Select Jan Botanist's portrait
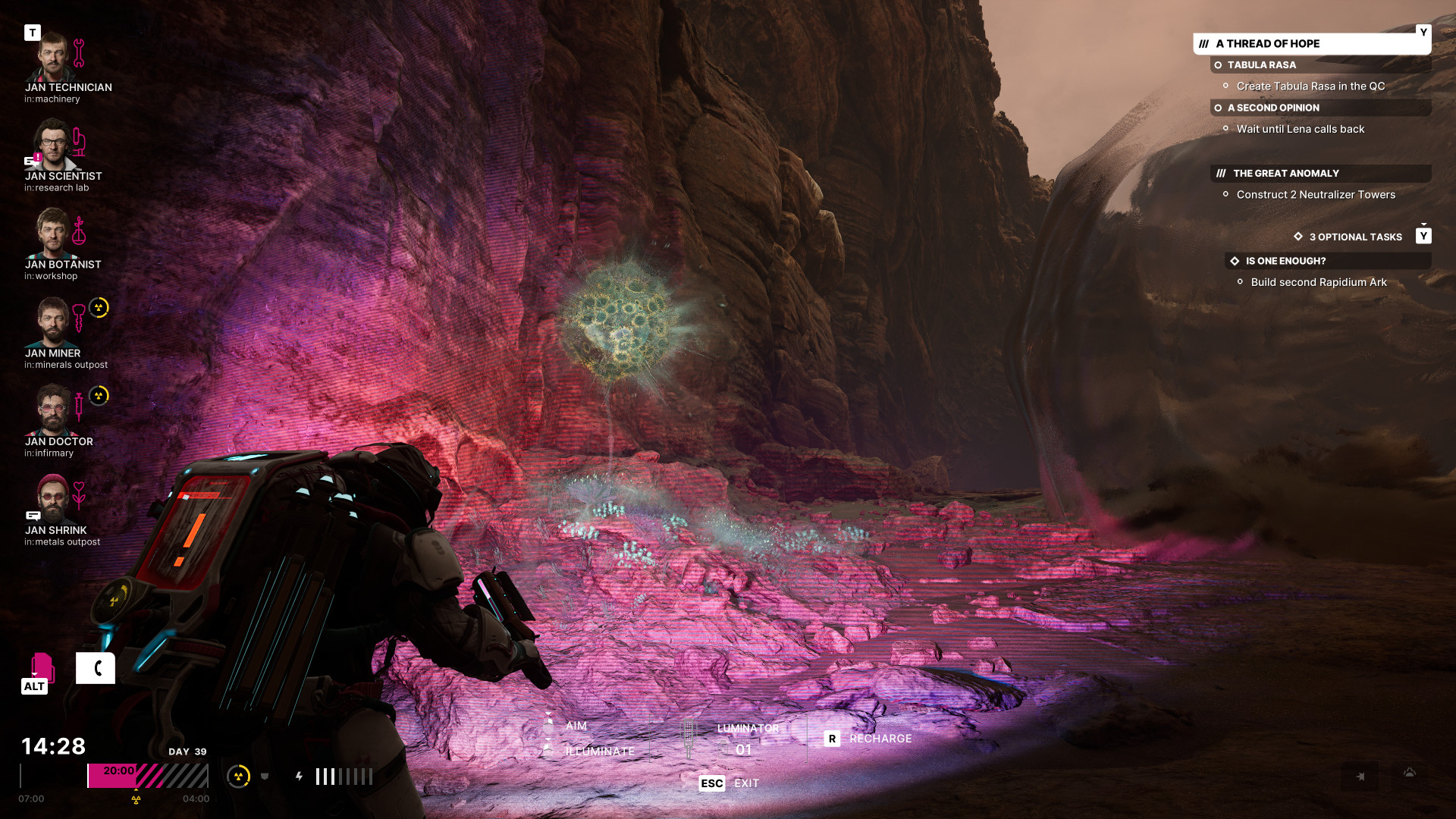 pyautogui.click(x=52, y=234)
